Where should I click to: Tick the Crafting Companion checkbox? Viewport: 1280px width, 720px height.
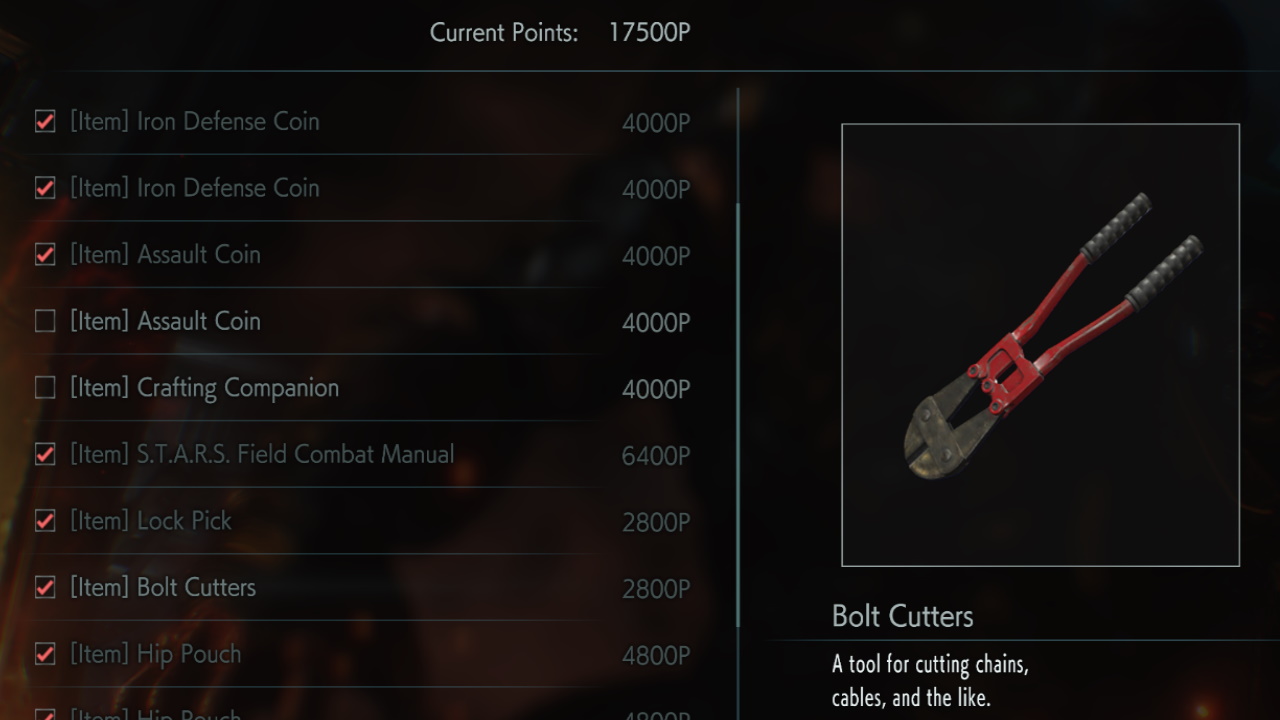(45, 388)
